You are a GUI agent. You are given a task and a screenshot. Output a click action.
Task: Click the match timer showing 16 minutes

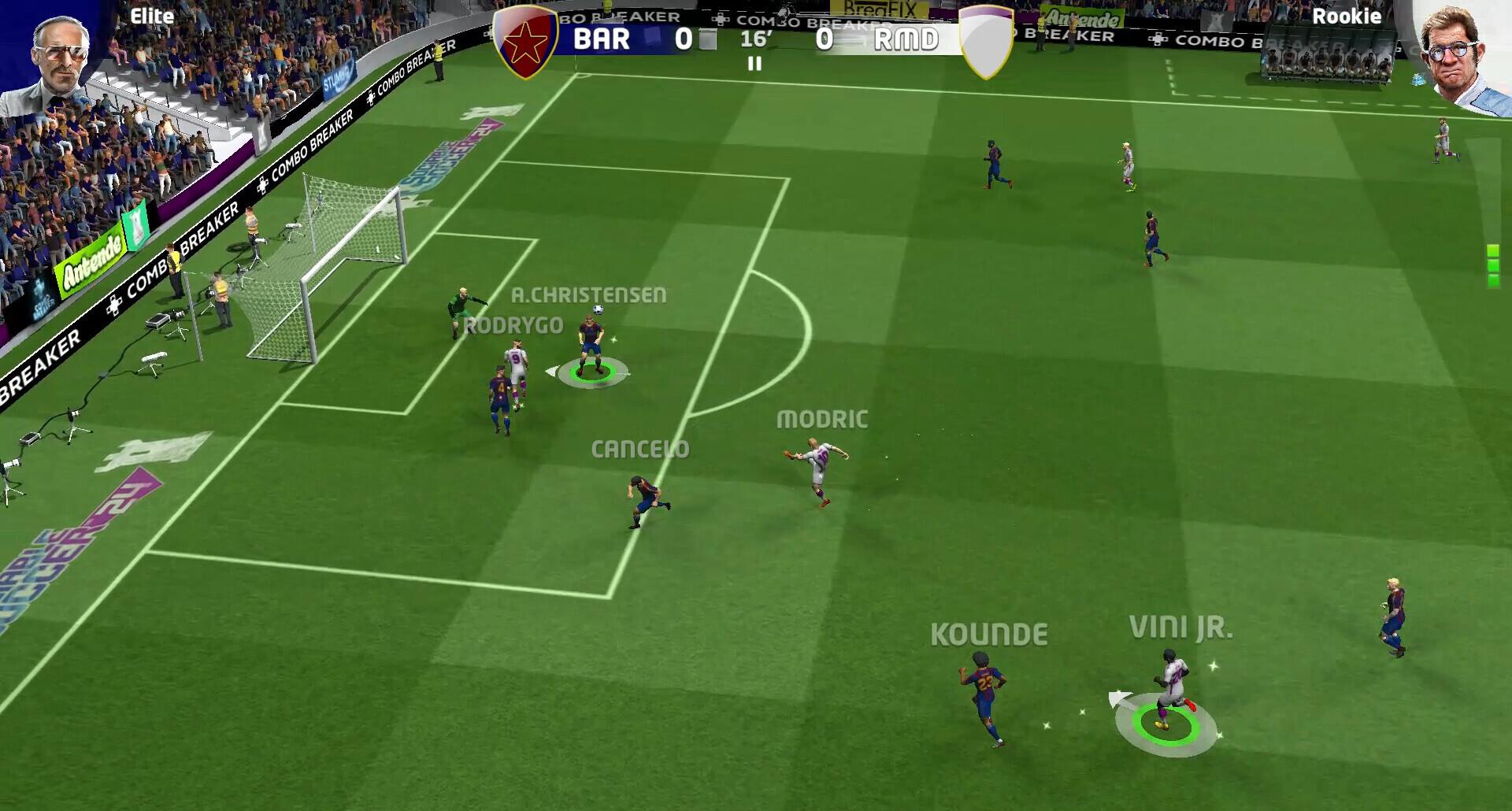coord(755,40)
